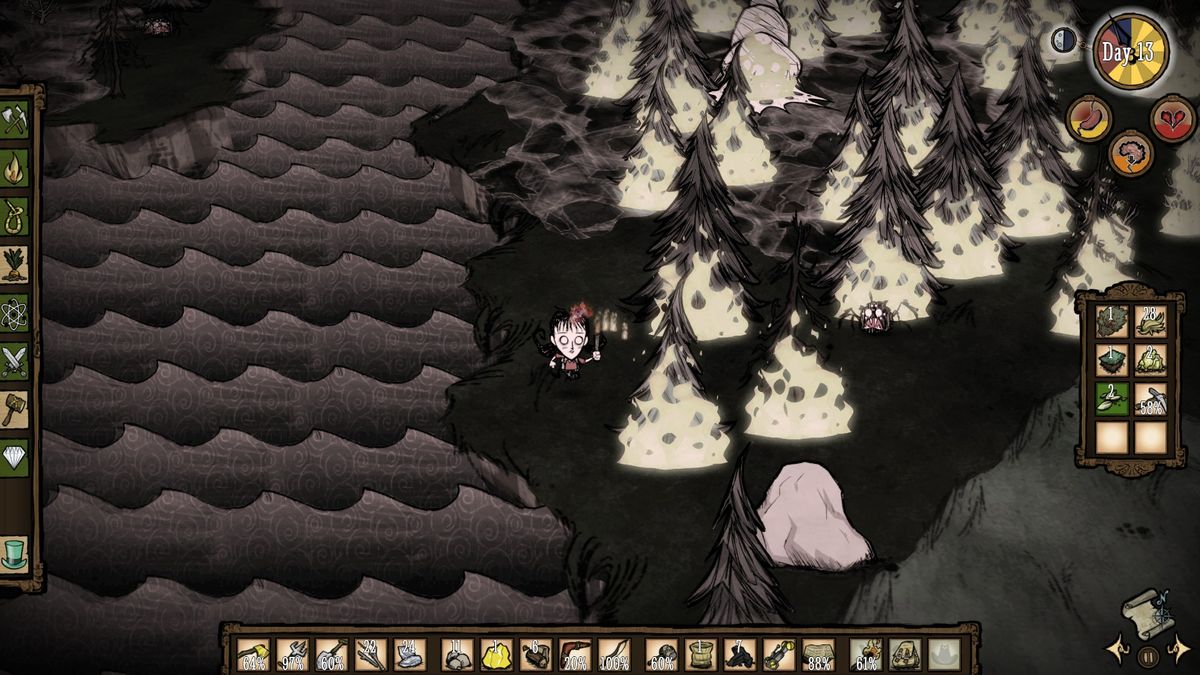Open the Fight crossed-swords tab
Image resolution: width=1200 pixels, height=675 pixels.
(x=14, y=360)
